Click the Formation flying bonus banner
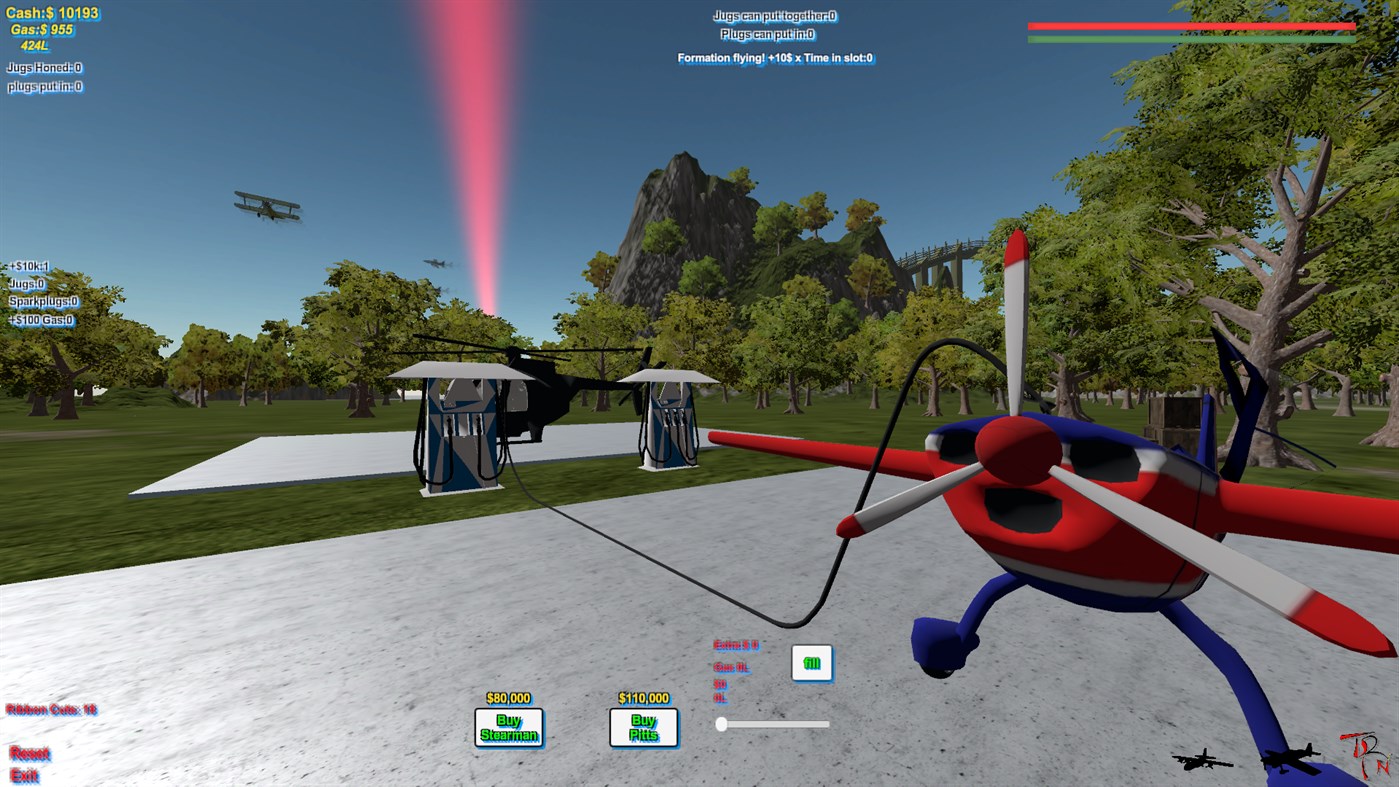 [x=775, y=58]
